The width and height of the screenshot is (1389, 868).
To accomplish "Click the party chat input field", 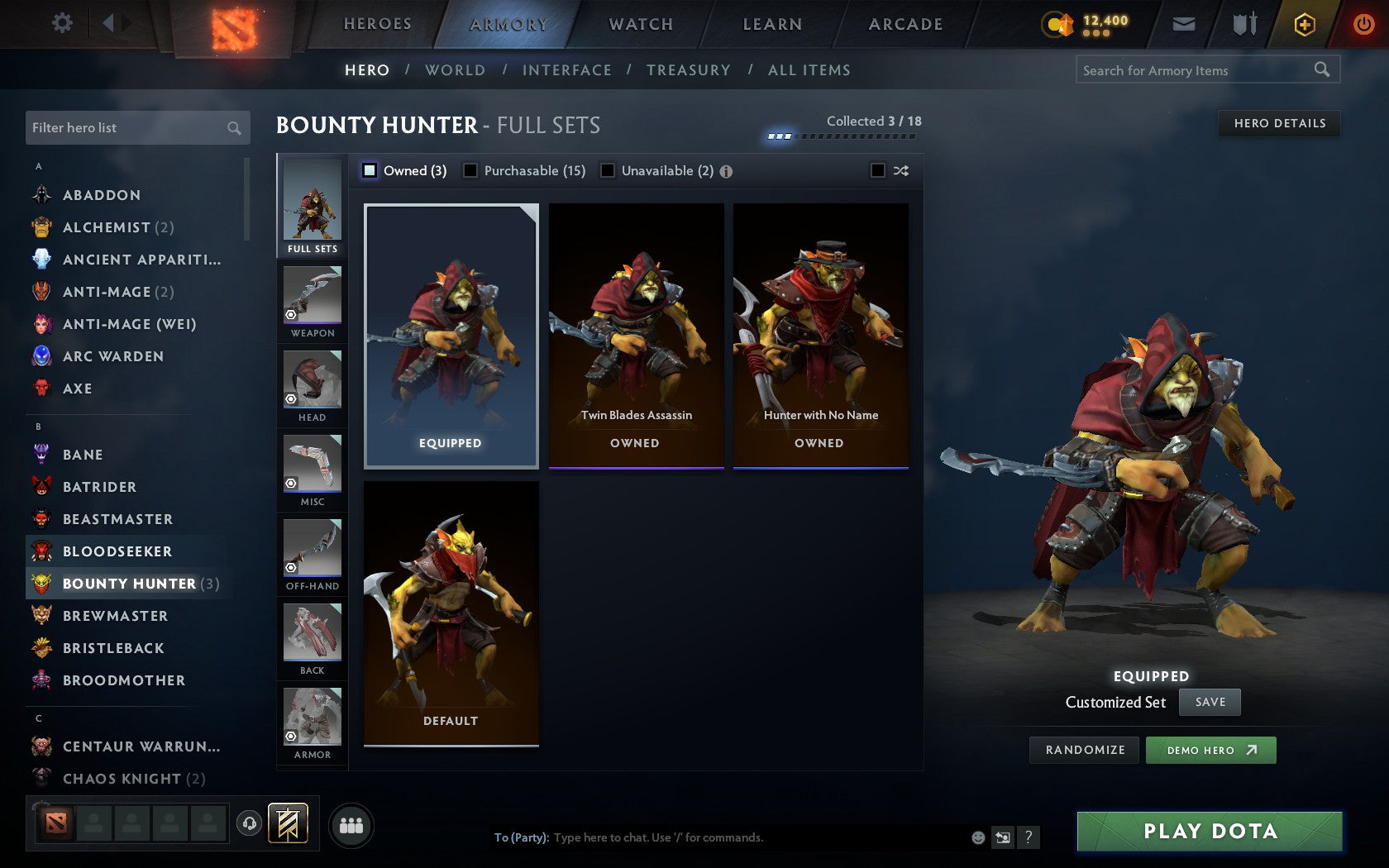I will (x=744, y=837).
